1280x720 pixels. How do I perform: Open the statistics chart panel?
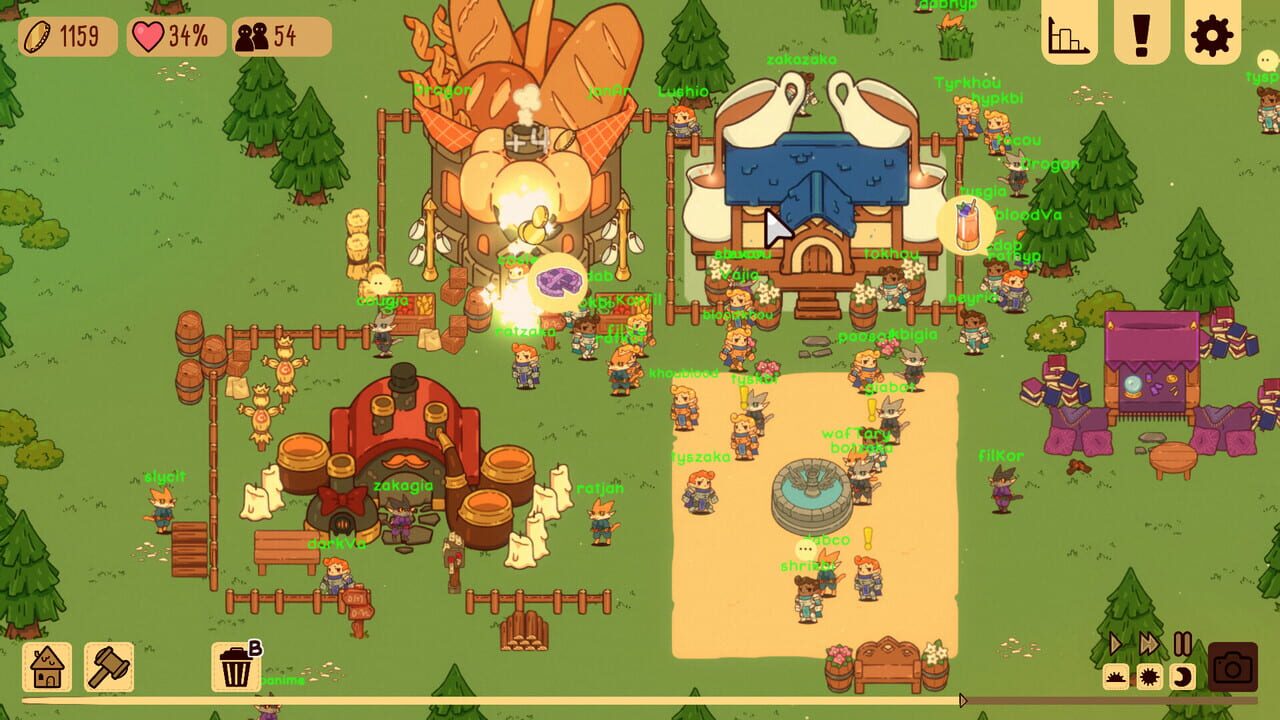(x=1070, y=34)
